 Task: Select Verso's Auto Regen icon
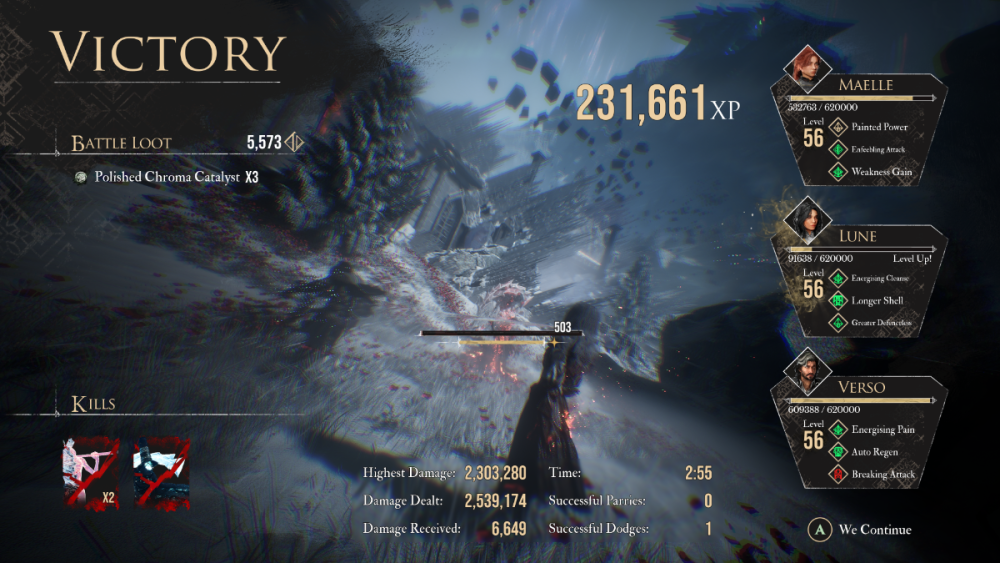click(x=839, y=451)
